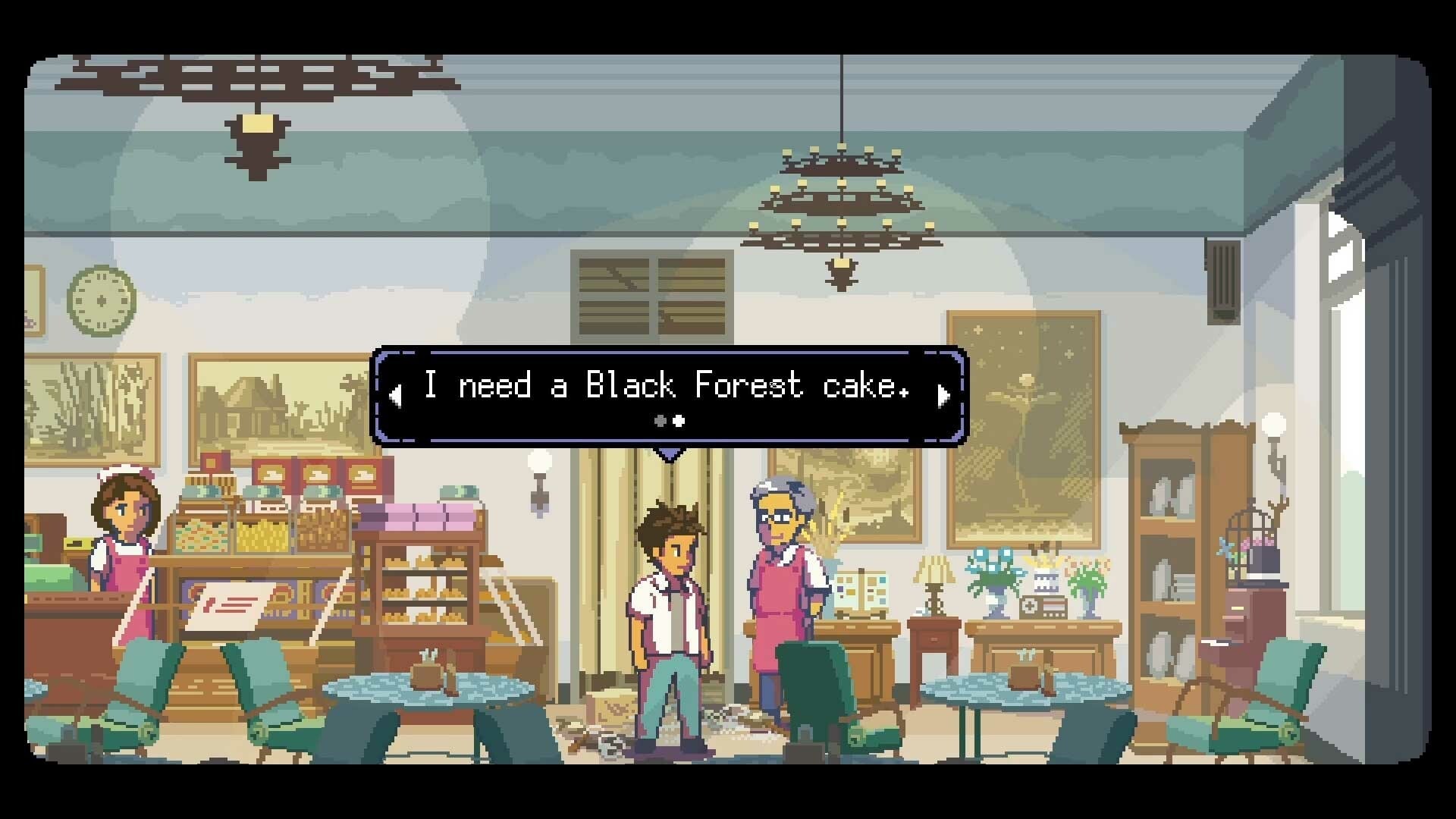Screen dimensions: 1456x819
Task: Click the right arrow in the dialogue box
Action: 943,394
